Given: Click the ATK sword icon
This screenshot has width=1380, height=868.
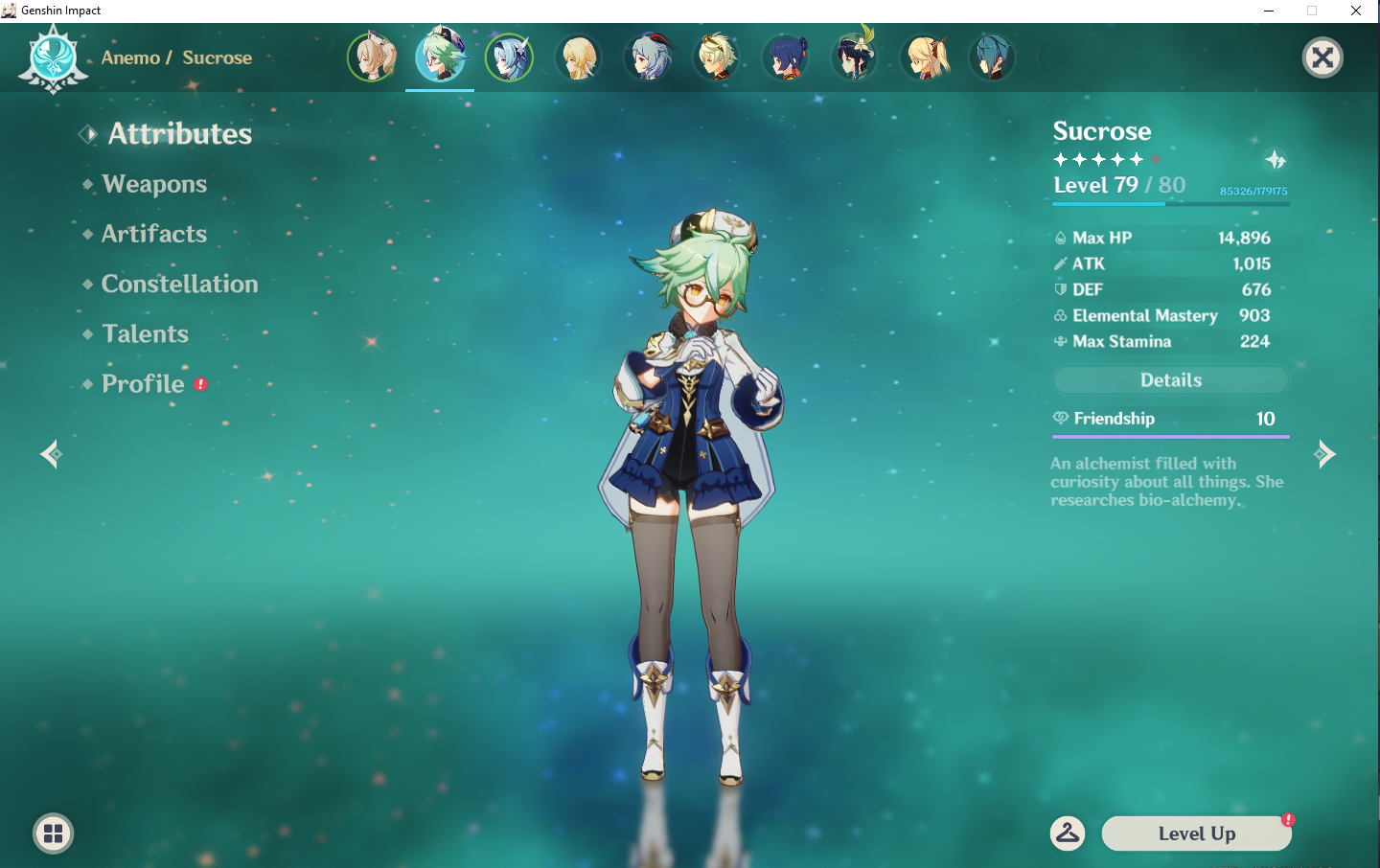Looking at the screenshot, I should tap(1061, 263).
